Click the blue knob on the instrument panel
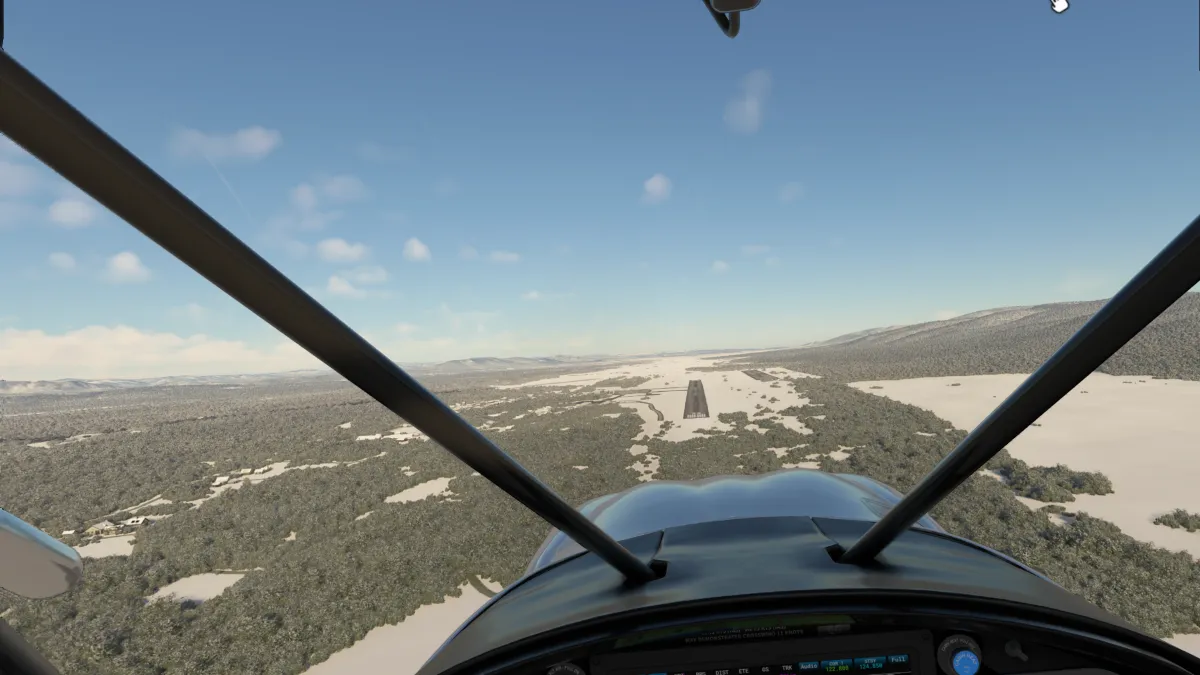This screenshot has width=1200, height=675. (965, 661)
